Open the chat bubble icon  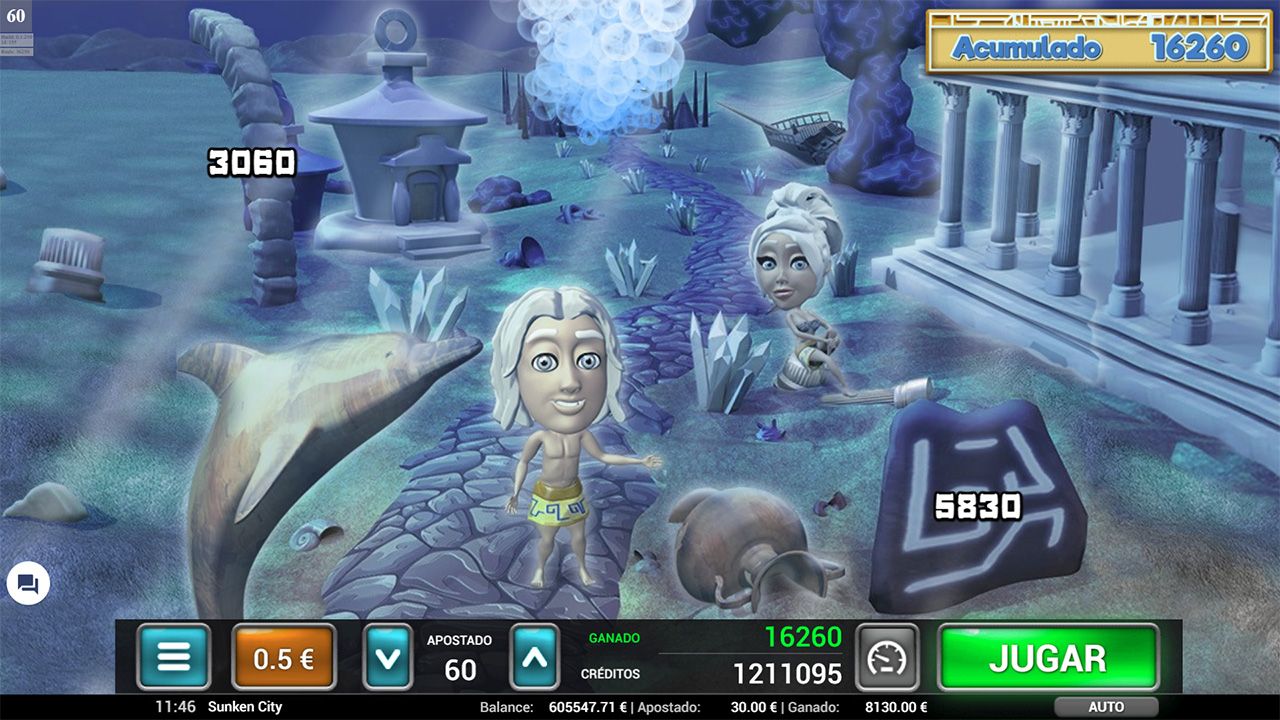click(x=27, y=584)
